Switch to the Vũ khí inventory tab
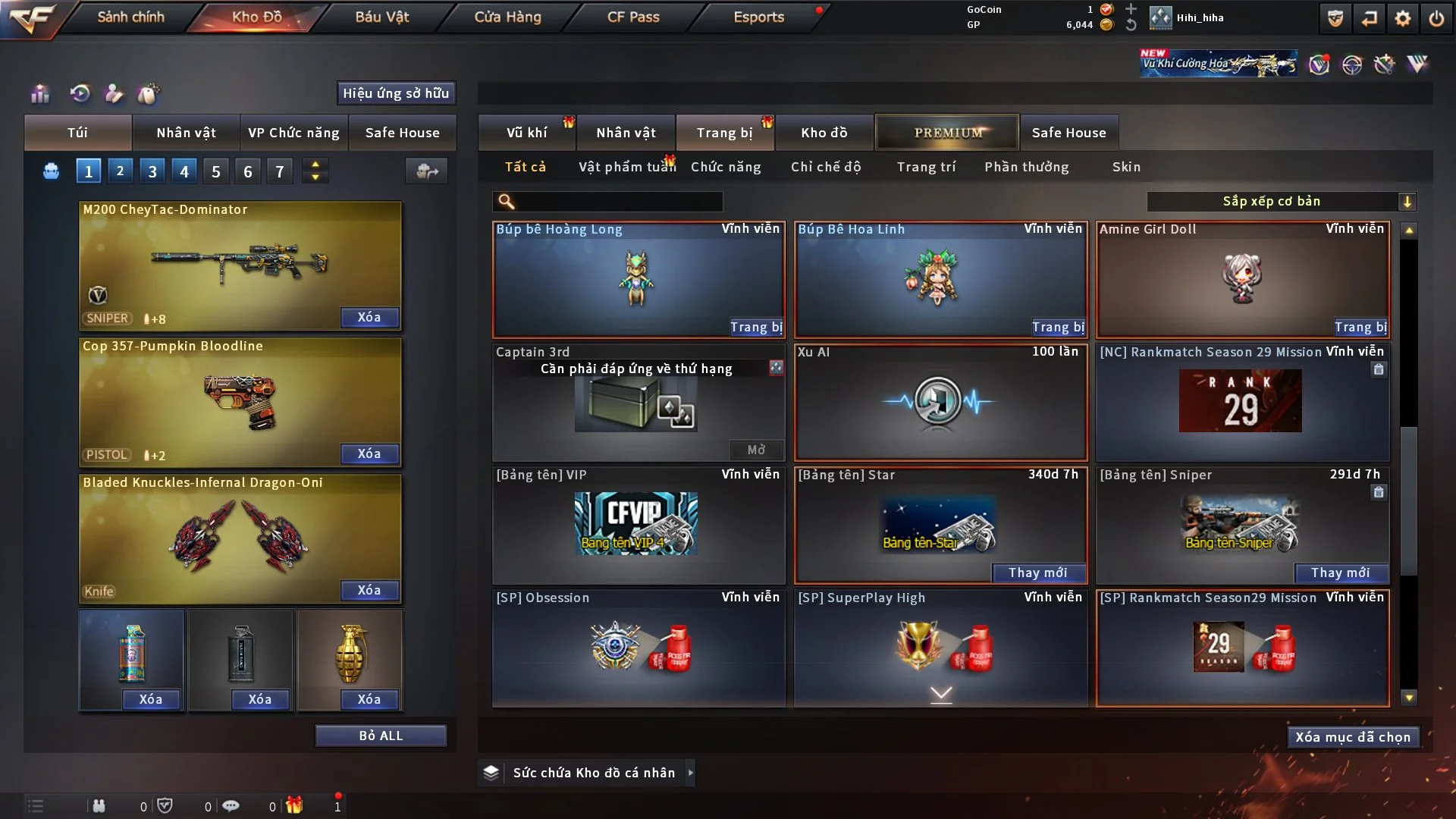Viewport: 1456px width, 819px height. [526, 133]
